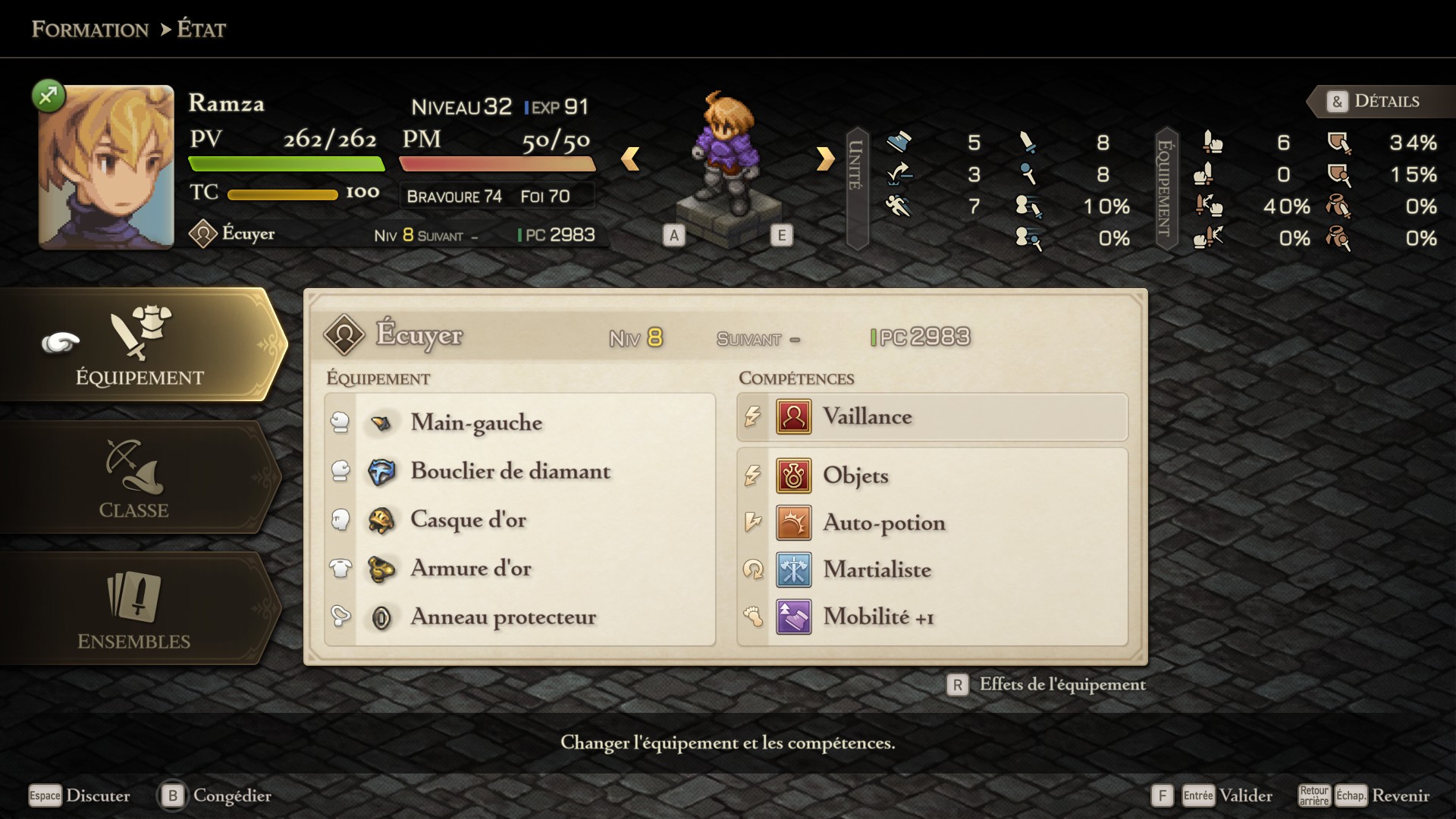Open the Ensembles tab
This screenshot has height=819, width=1456.
[x=135, y=609]
